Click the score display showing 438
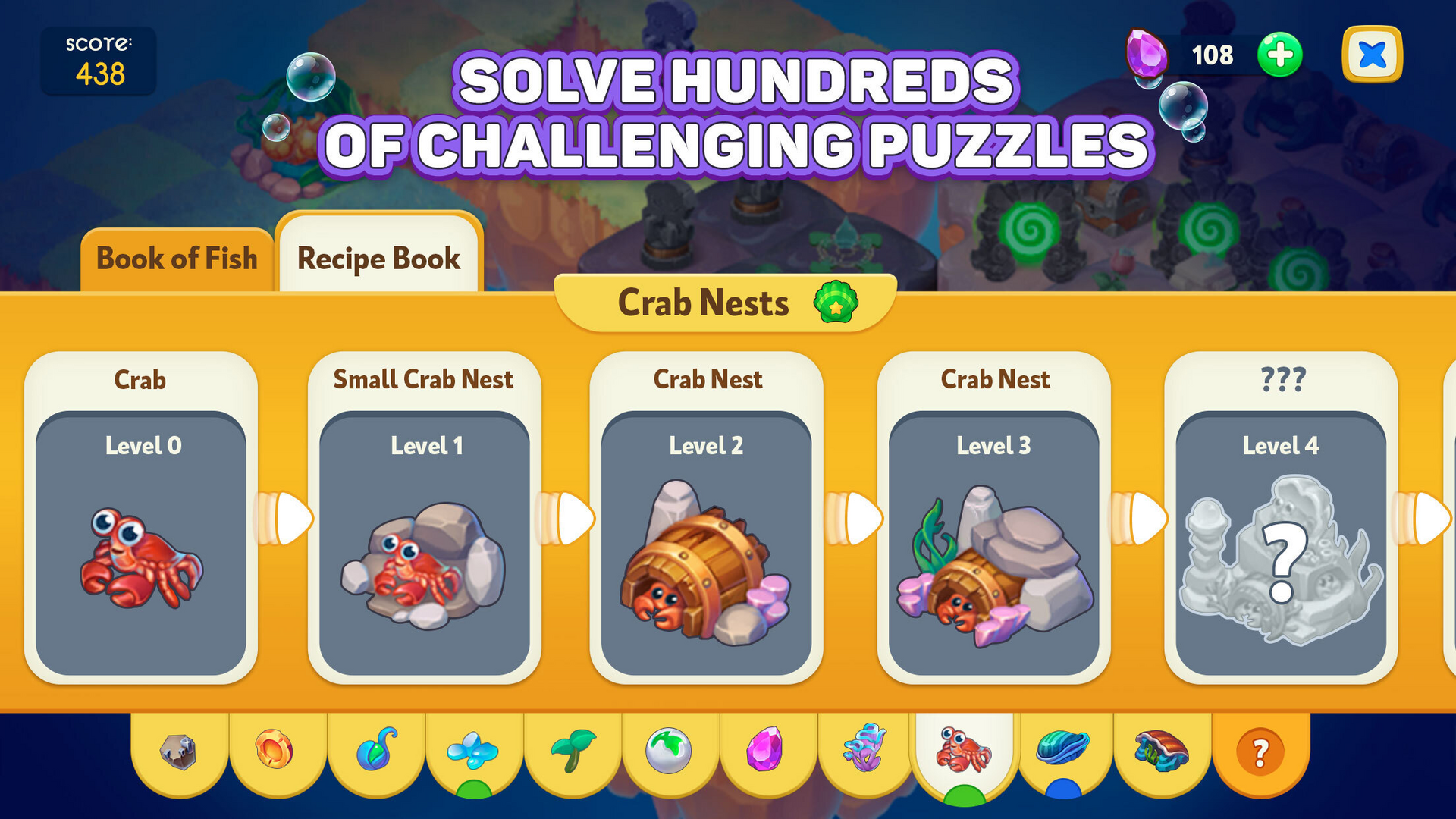This screenshot has width=1456, height=819. (x=97, y=61)
